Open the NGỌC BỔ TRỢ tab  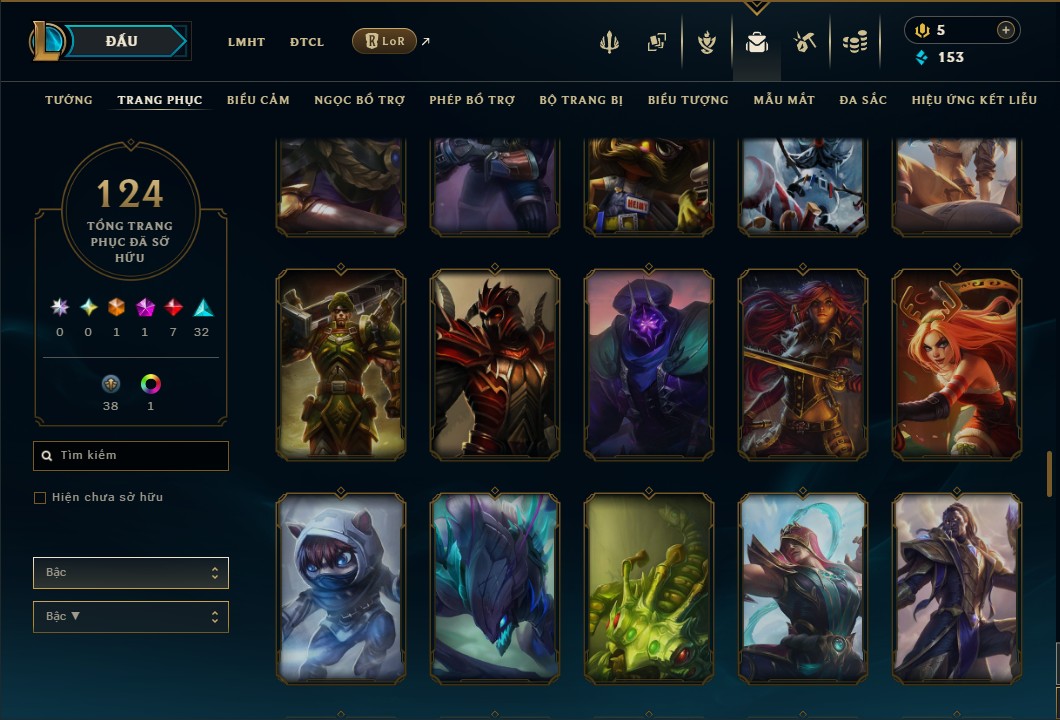359,100
